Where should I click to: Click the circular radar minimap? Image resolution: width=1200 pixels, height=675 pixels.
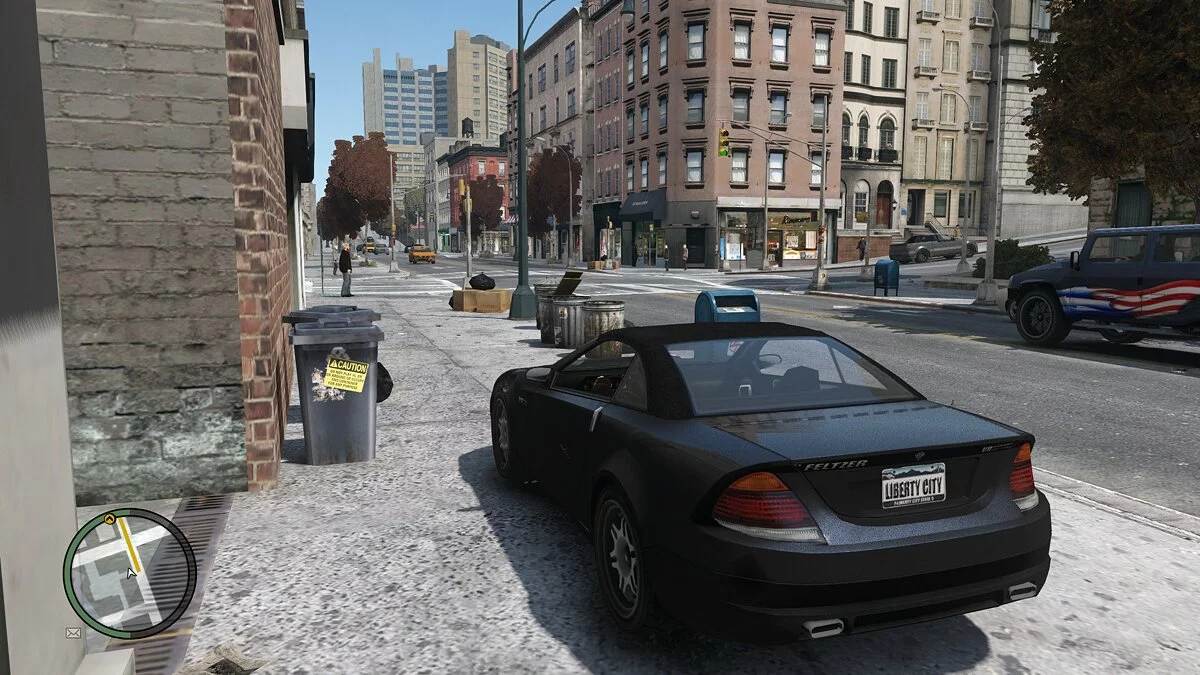click(129, 573)
